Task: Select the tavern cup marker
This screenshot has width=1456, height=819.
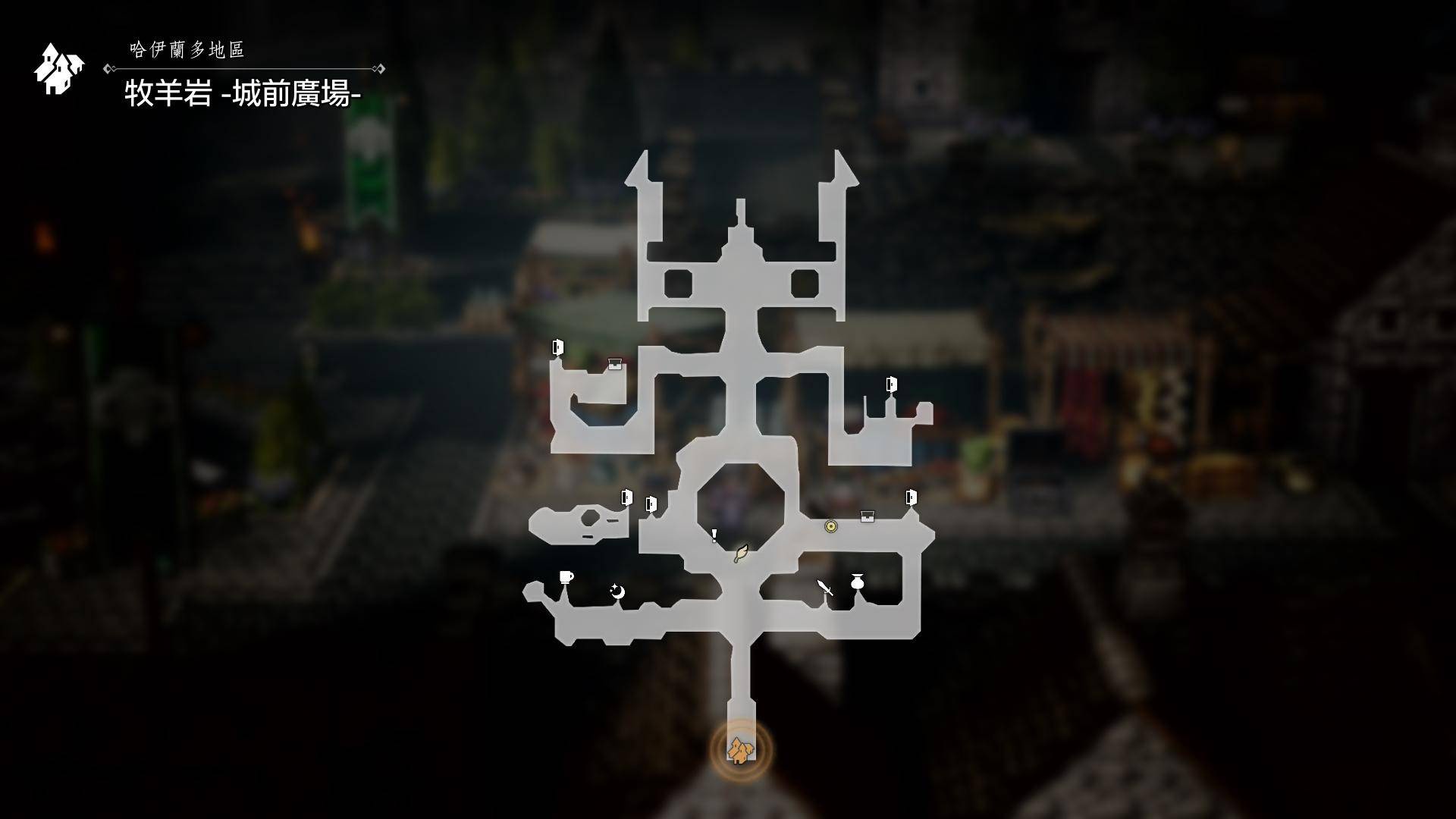Action: pyautogui.click(x=566, y=578)
